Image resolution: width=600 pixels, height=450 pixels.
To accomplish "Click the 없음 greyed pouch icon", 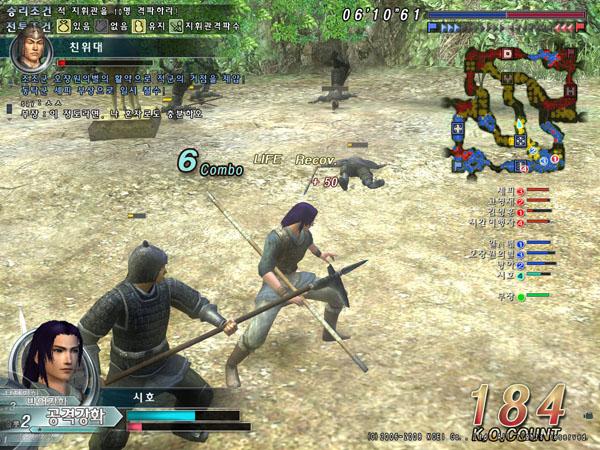I will click(x=102, y=26).
